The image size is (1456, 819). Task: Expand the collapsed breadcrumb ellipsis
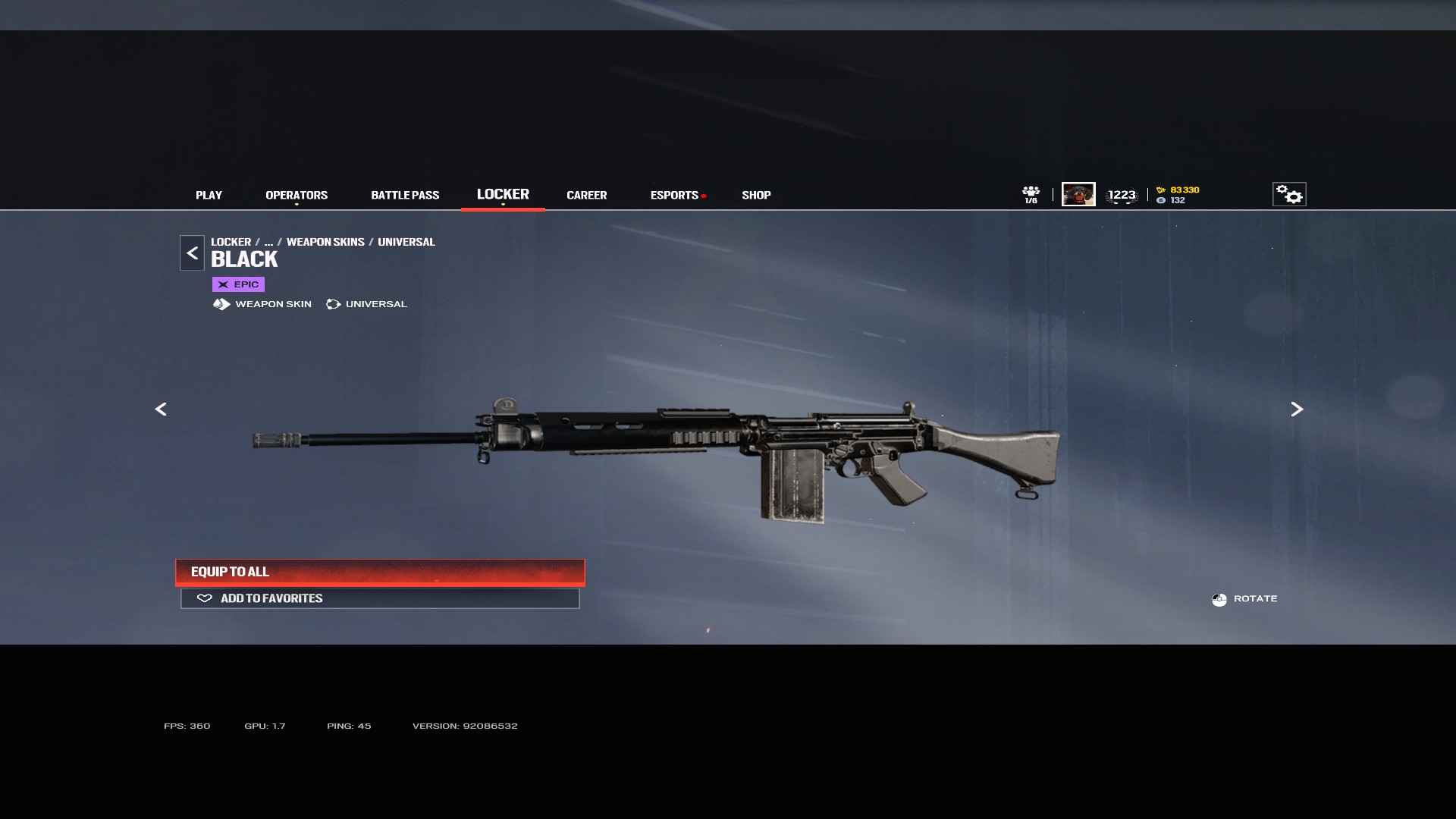point(268,242)
